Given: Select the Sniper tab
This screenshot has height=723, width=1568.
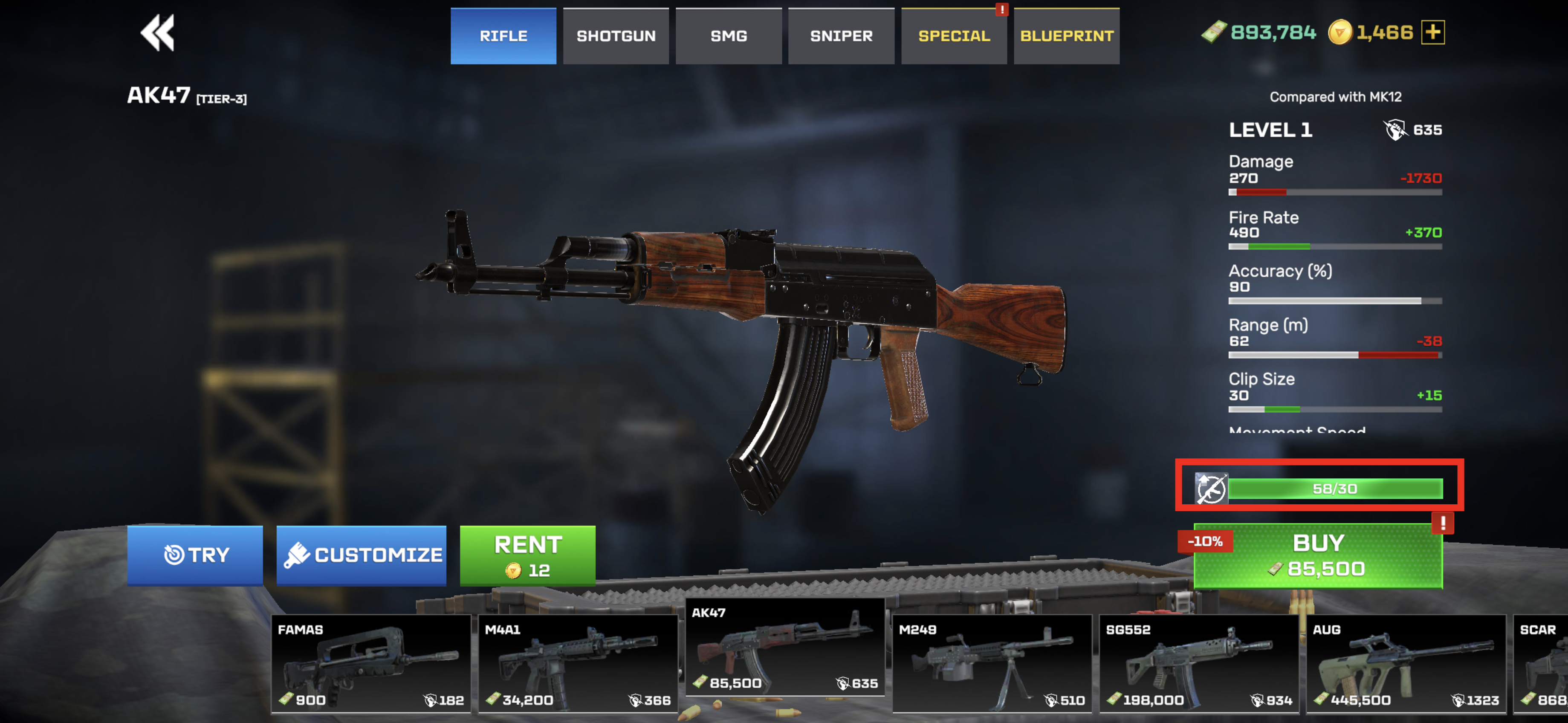Looking at the screenshot, I should [841, 36].
